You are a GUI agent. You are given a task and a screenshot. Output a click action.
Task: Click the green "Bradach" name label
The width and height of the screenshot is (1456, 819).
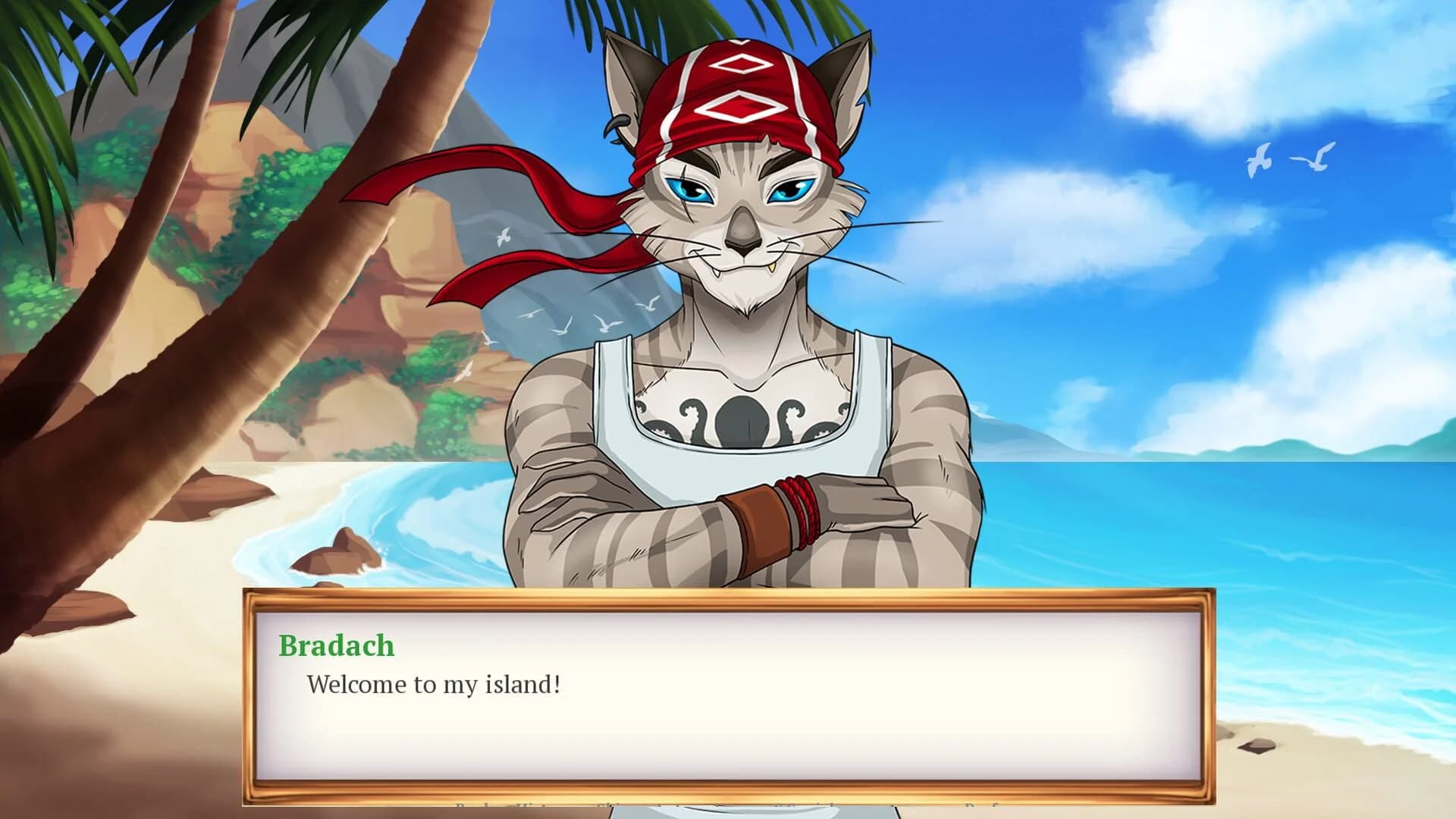click(336, 645)
